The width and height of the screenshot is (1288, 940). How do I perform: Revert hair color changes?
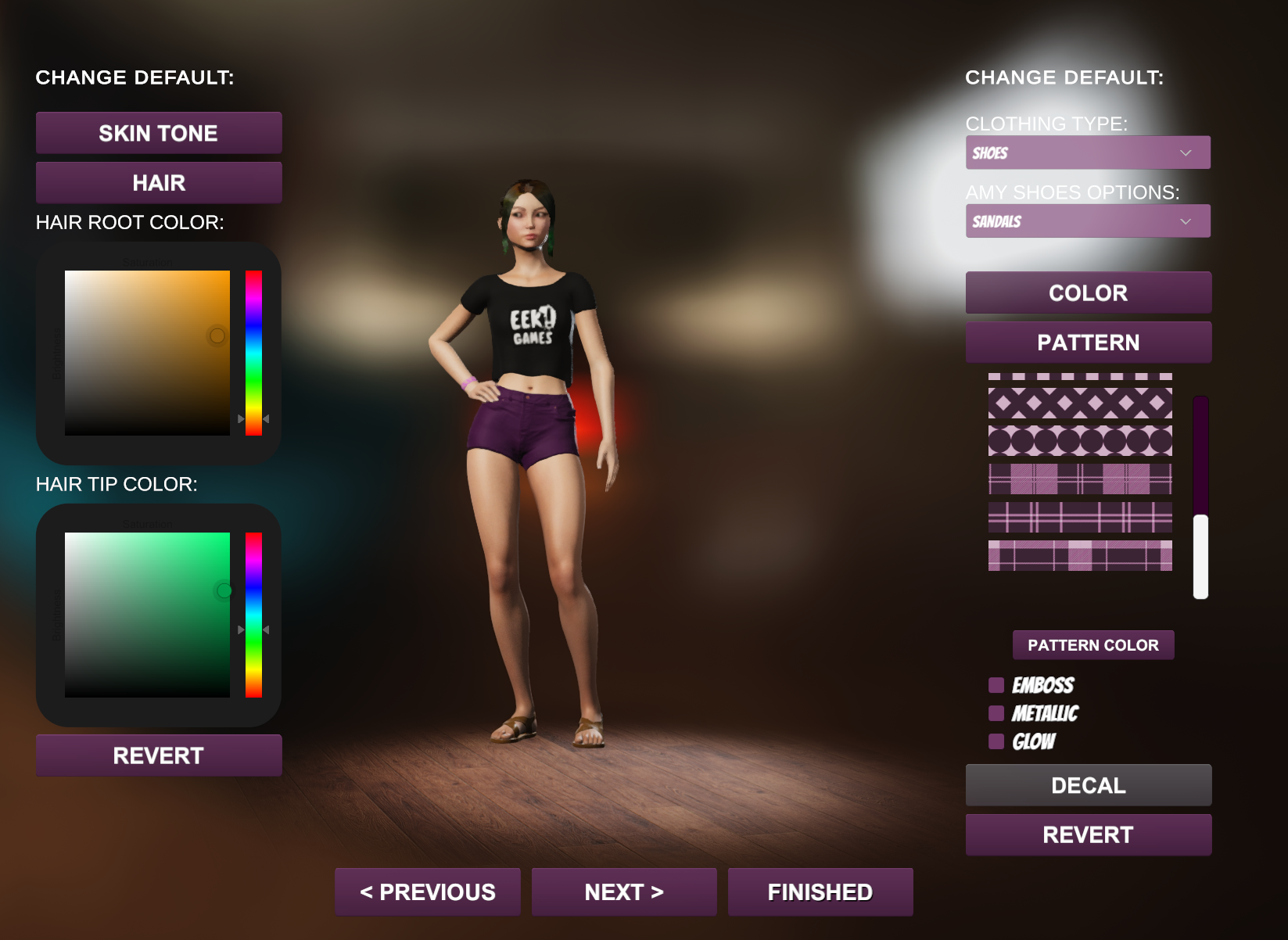pyautogui.click(x=159, y=755)
